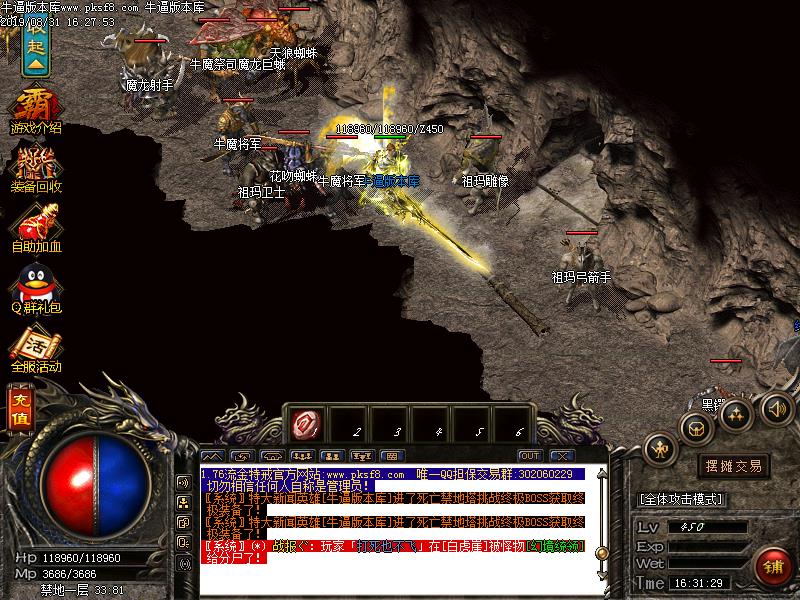Viewport: 800px width, 600px height.
Task: Open the 摆摊交易 stall trading button
Action: click(x=734, y=466)
